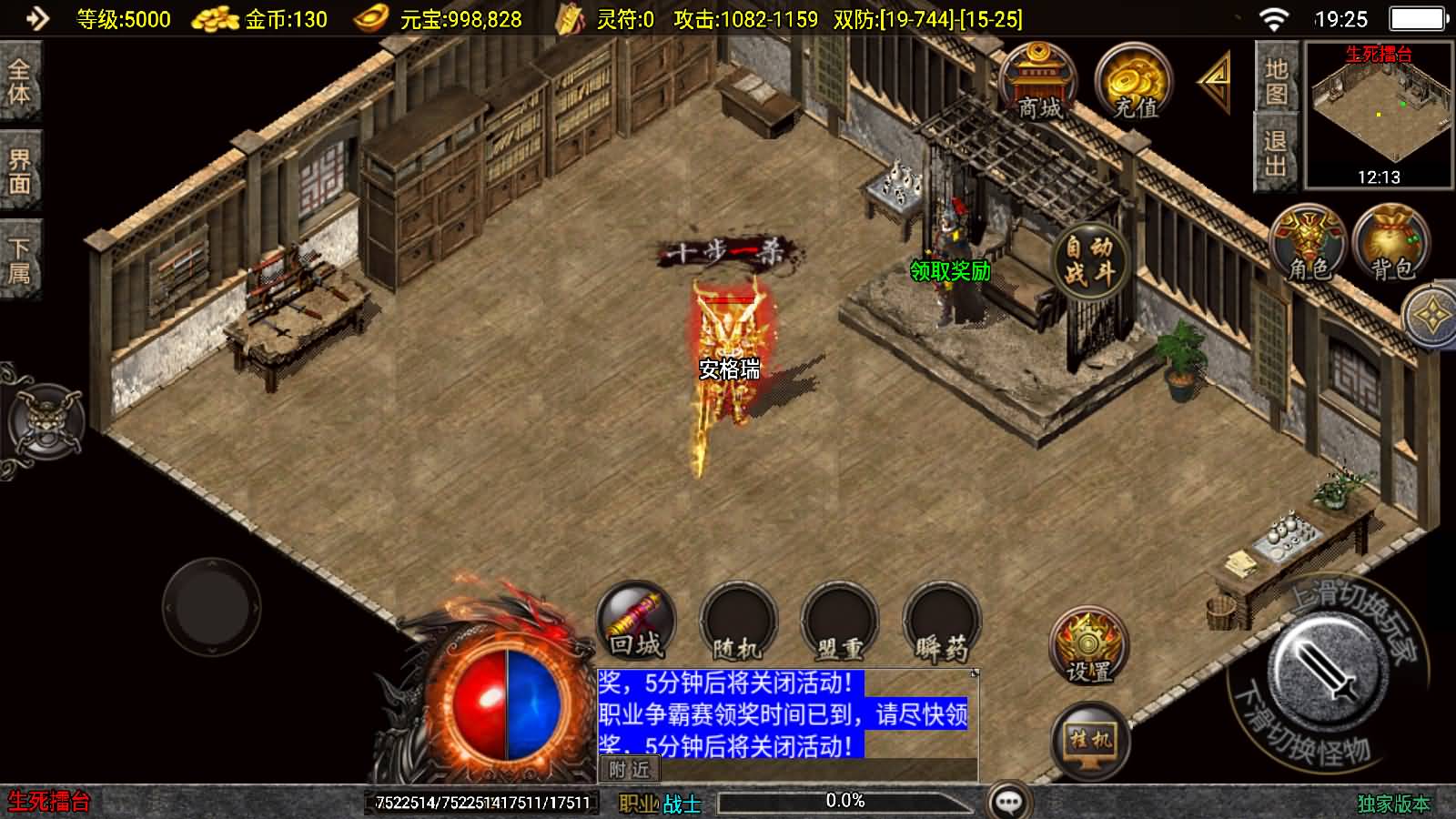Select the 附近 nearby chat channel

[630, 770]
